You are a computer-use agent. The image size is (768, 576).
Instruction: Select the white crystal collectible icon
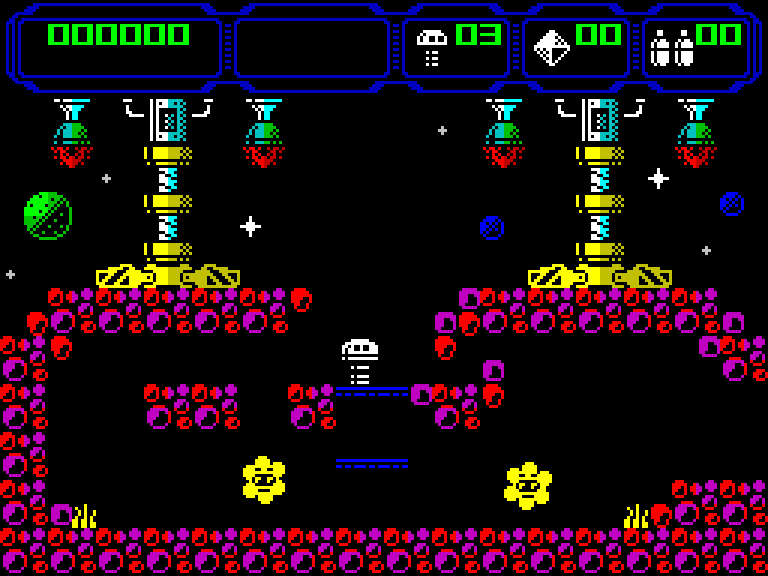(551, 47)
